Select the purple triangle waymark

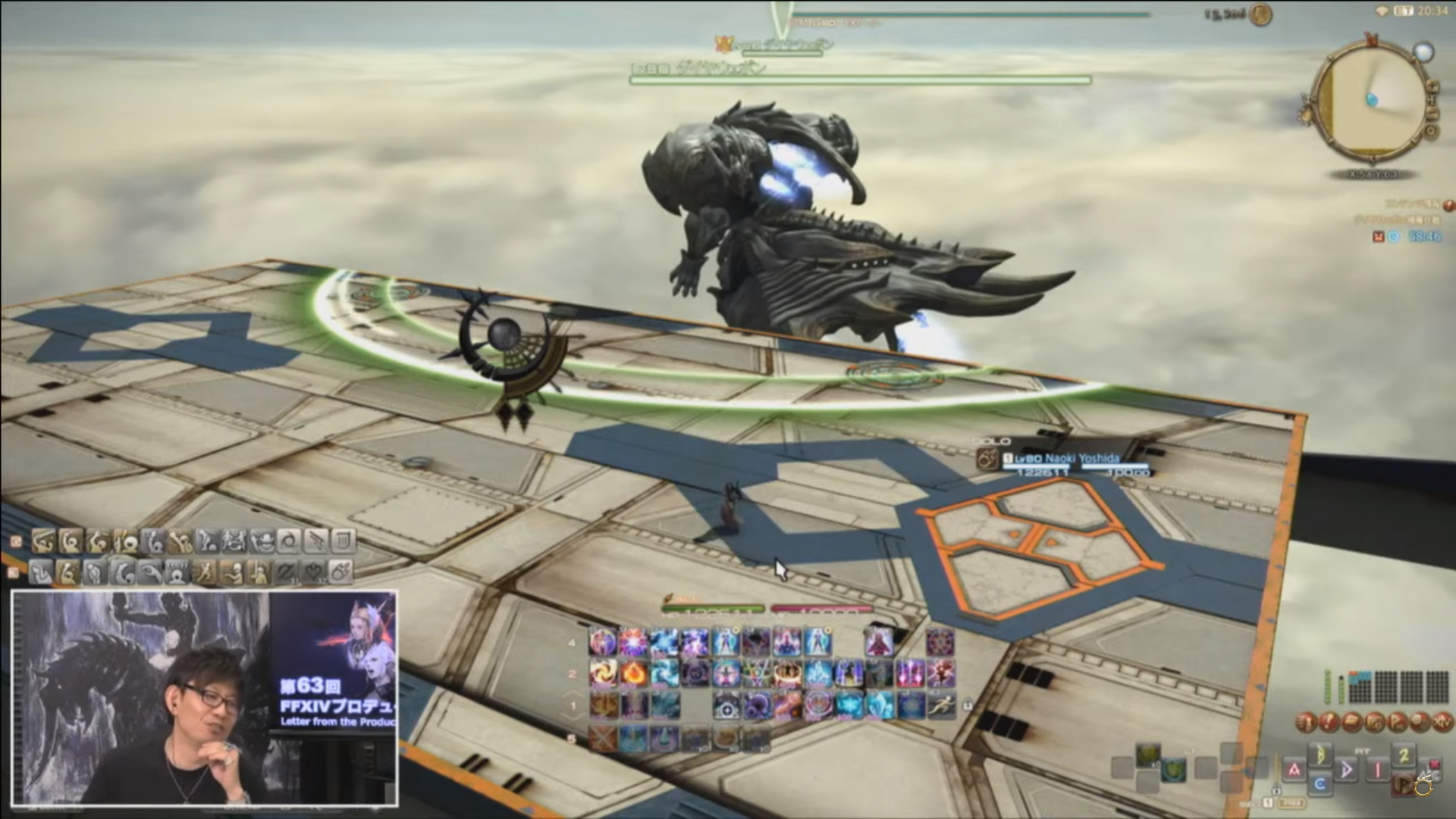click(x=1348, y=770)
